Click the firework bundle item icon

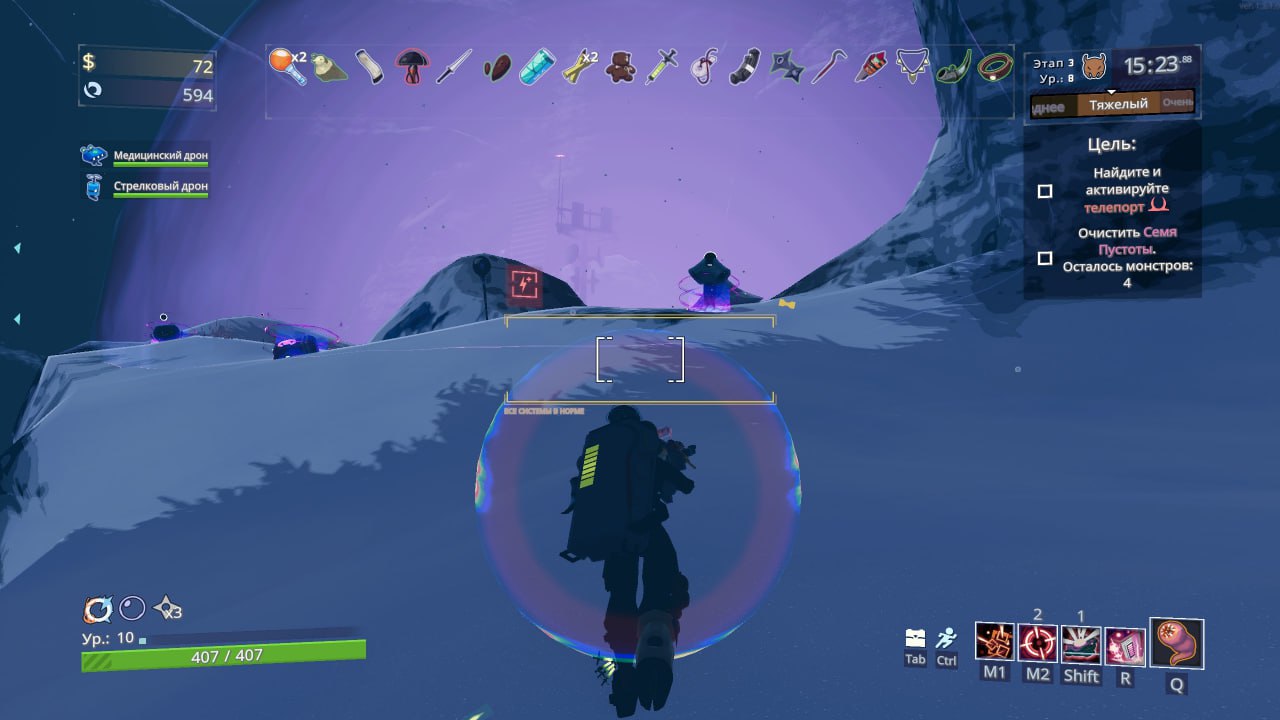click(870, 67)
